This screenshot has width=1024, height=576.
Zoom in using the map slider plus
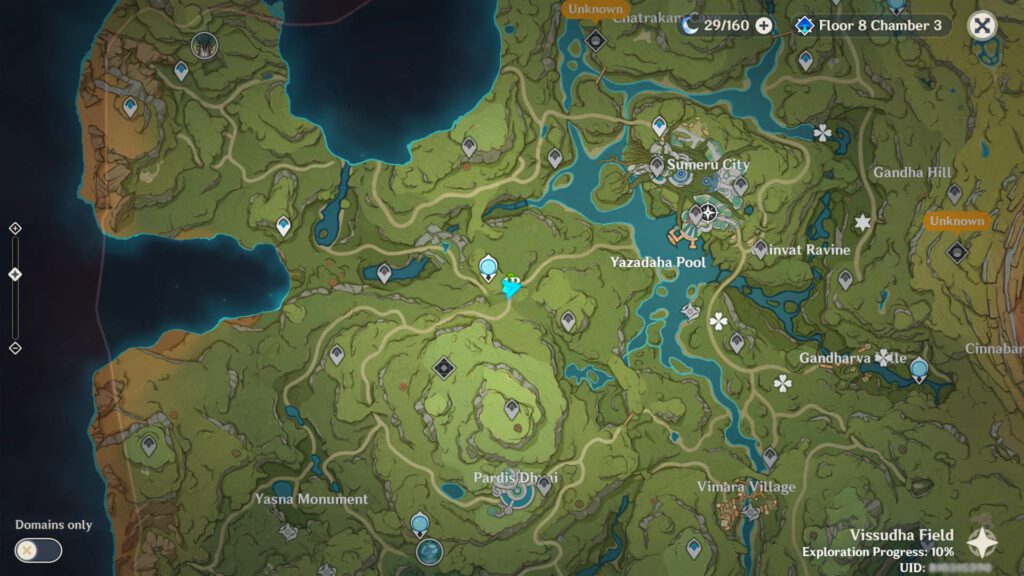(x=15, y=228)
